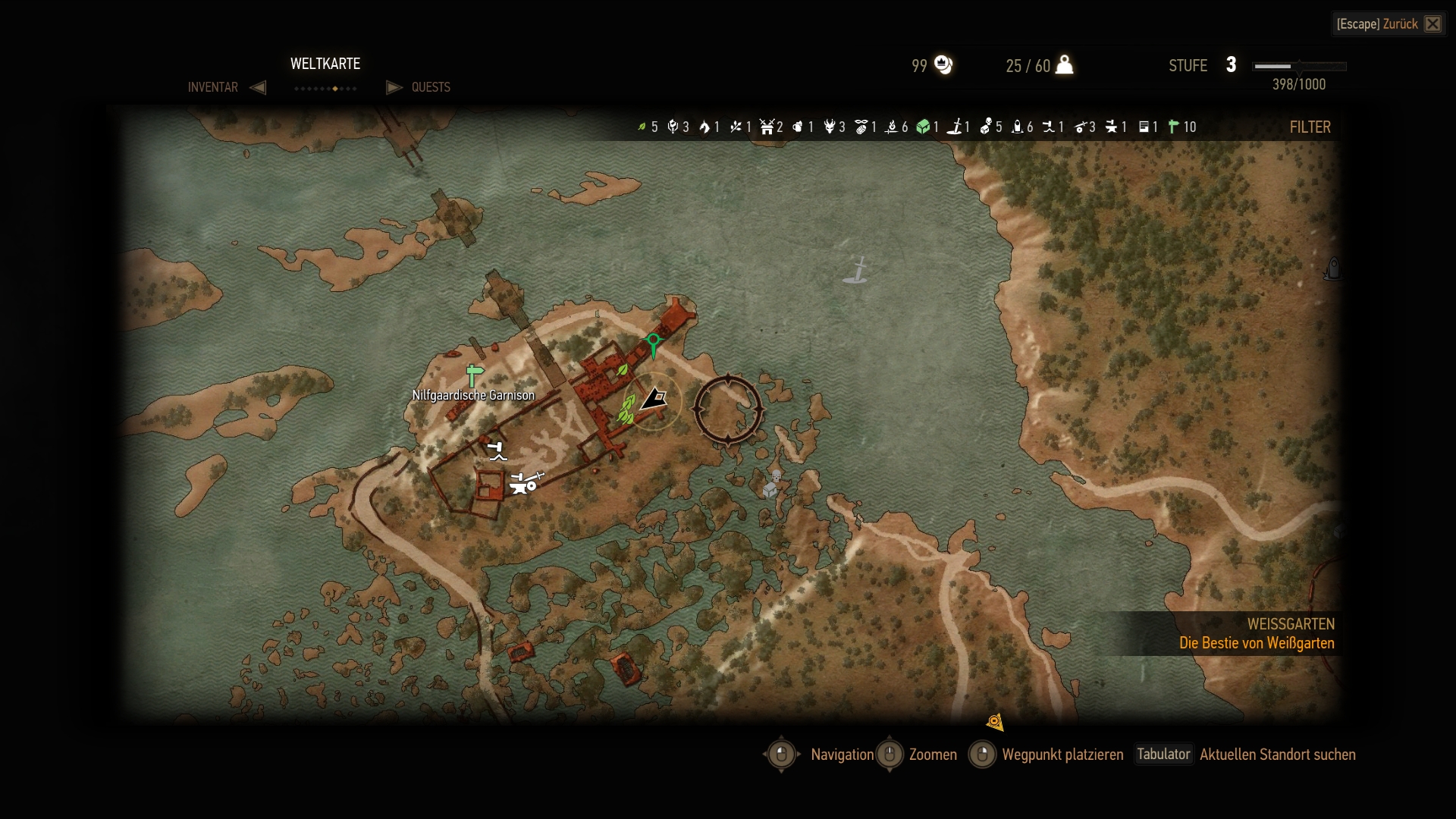The width and height of the screenshot is (1456, 819).
Task: Toggle the notice board filter entry
Action: [1144, 127]
